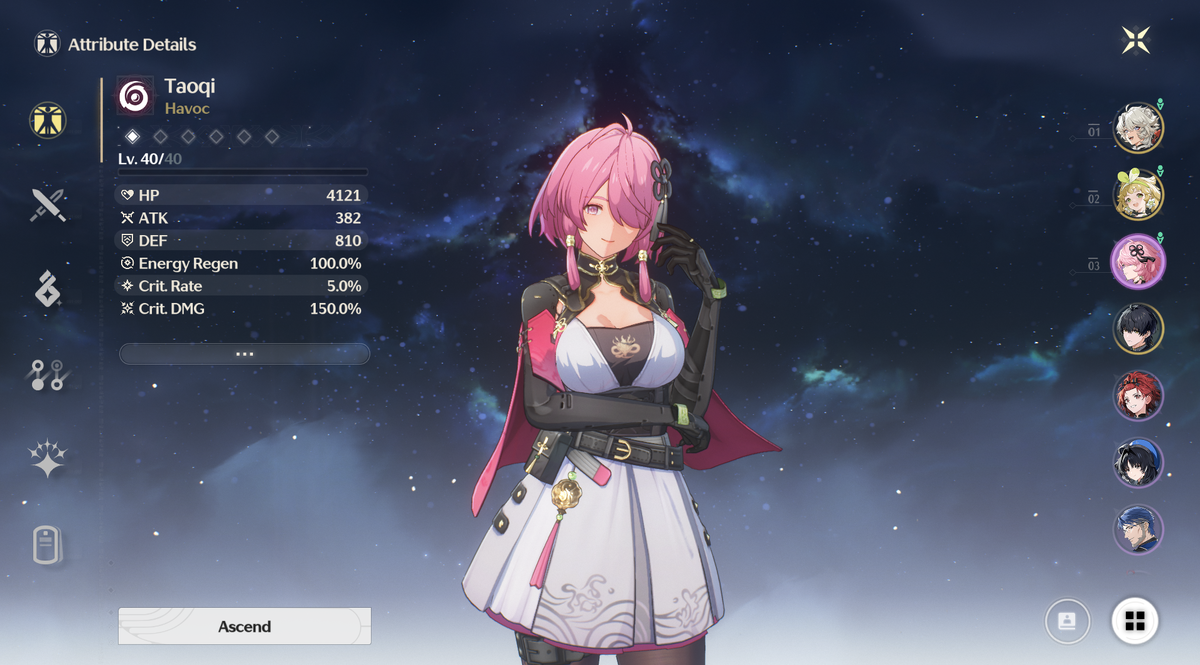Open the Echoes tab below the weapon tab
1200x665 pixels.
tap(47, 289)
